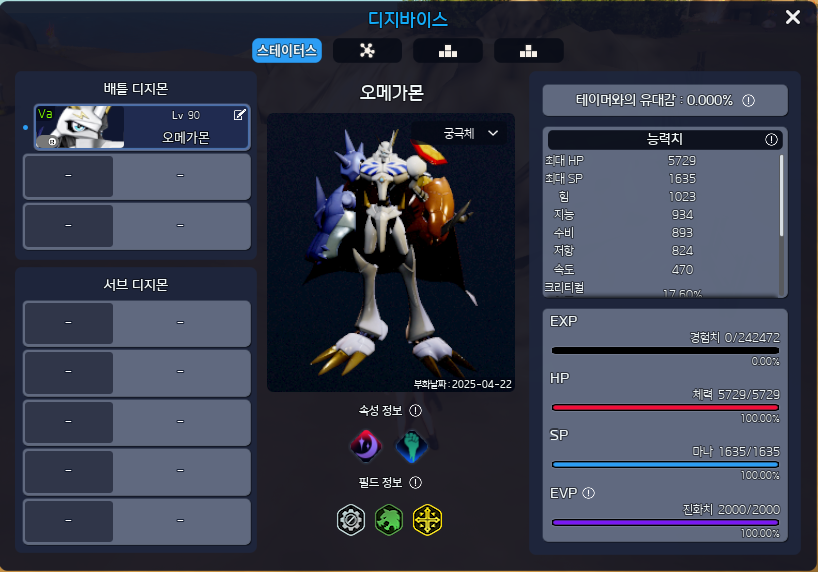The width and height of the screenshot is (818, 572).
Task: Select the purple crescent moon attribute icon
Action: point(365,445)
